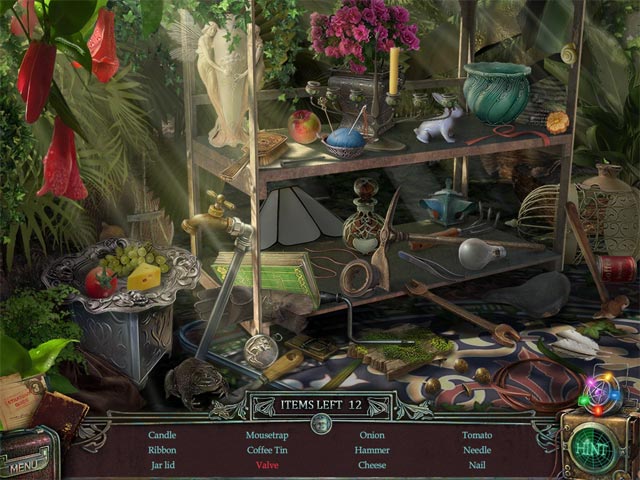The width and height of the screenshot is (640, 480).
Task: Select Coffee Tin list entry
Action: (268, 450)
